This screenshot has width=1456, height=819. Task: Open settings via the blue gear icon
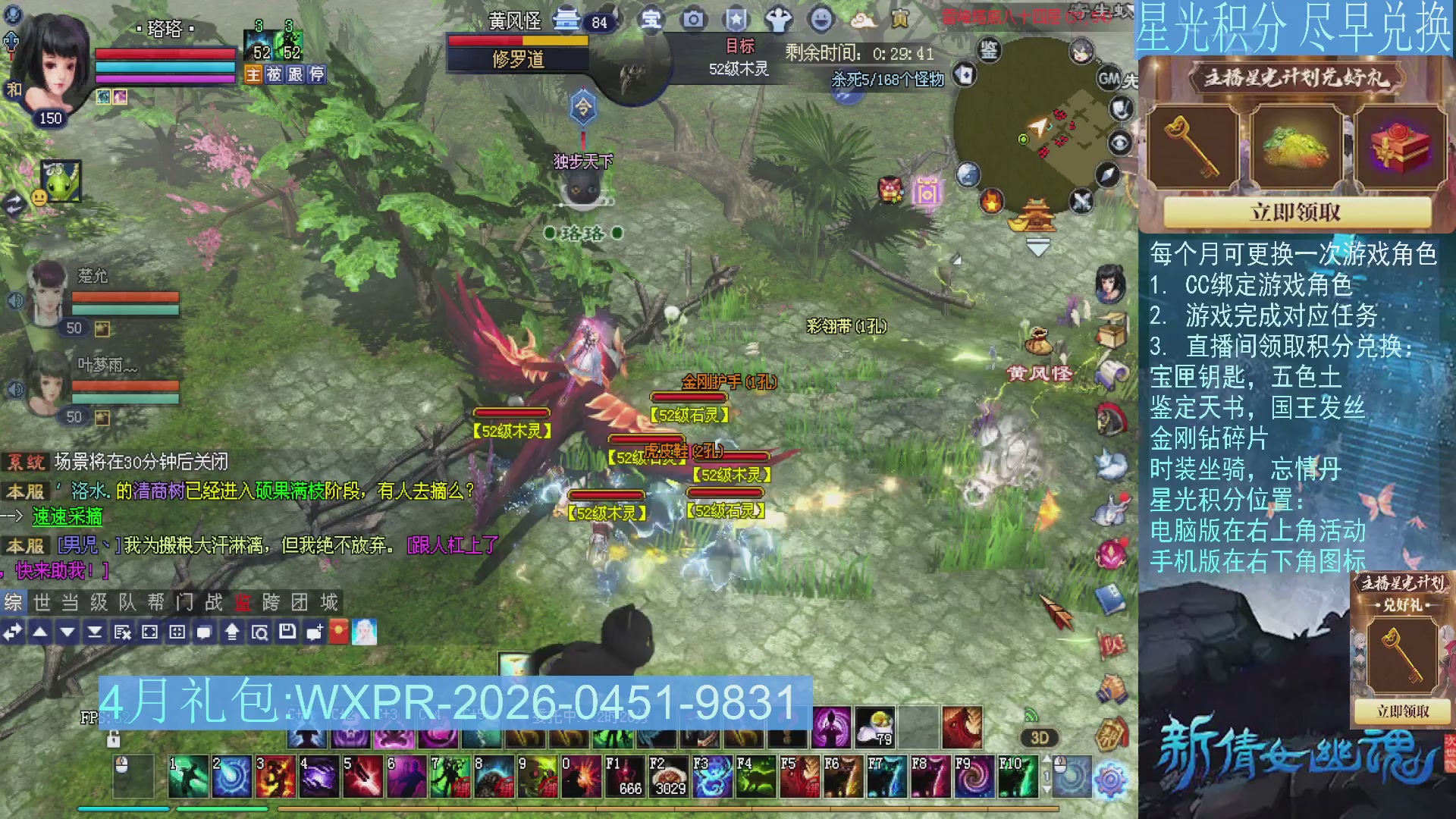(x=1110, y=780)
